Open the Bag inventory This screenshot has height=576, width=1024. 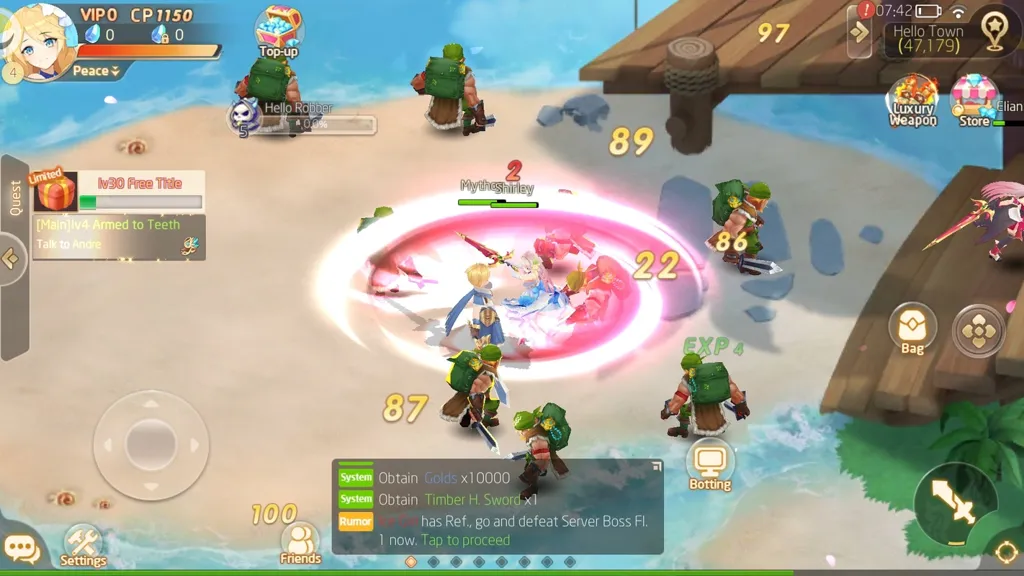click(912, 329)
